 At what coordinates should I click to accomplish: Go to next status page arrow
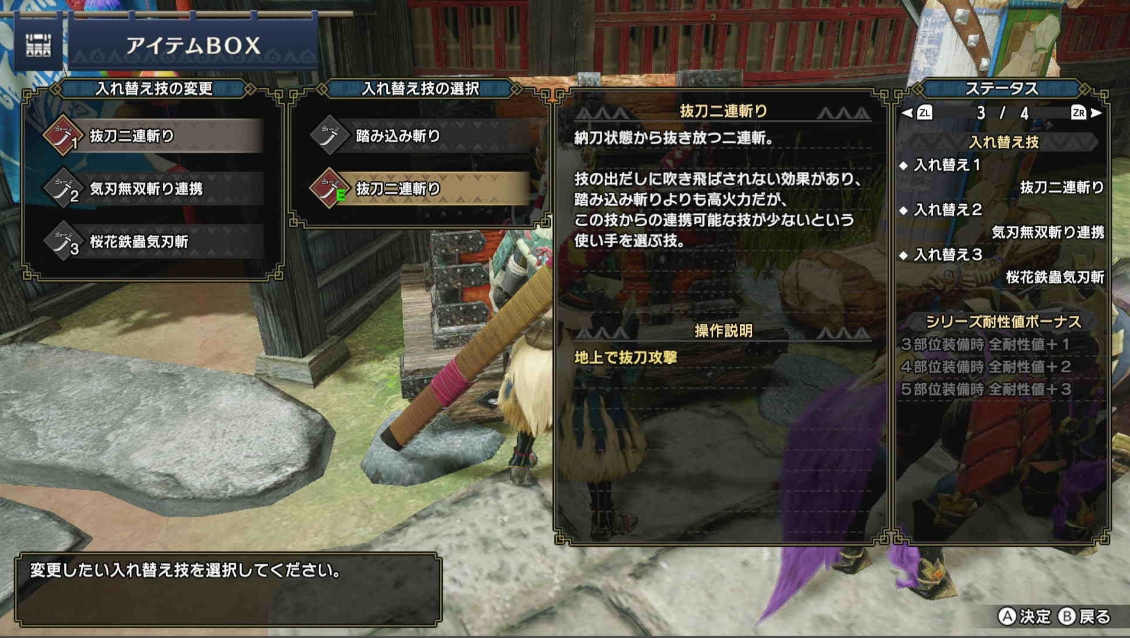click(1096, 113)
